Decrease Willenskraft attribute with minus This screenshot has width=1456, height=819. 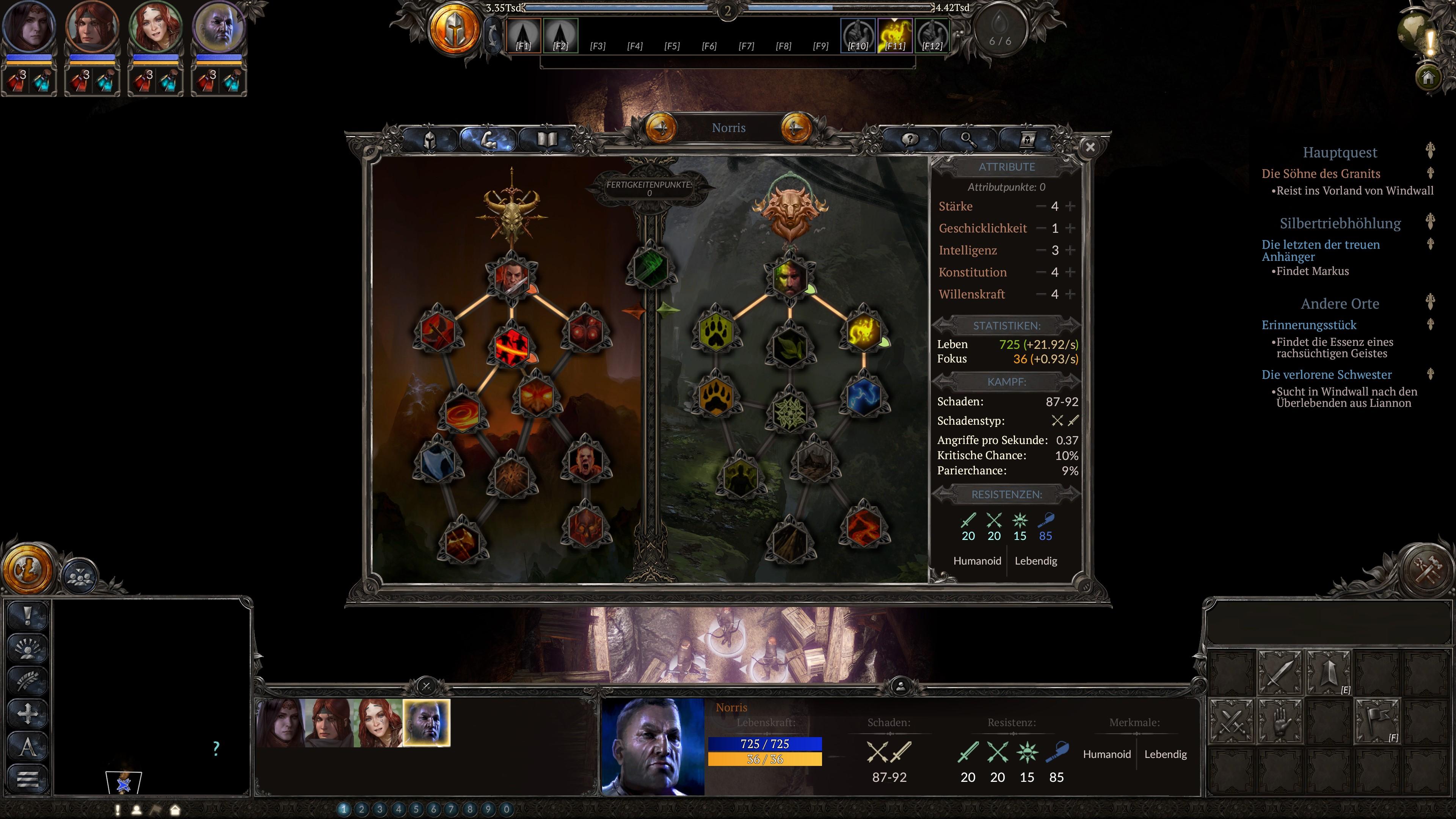click(1040, 295)
